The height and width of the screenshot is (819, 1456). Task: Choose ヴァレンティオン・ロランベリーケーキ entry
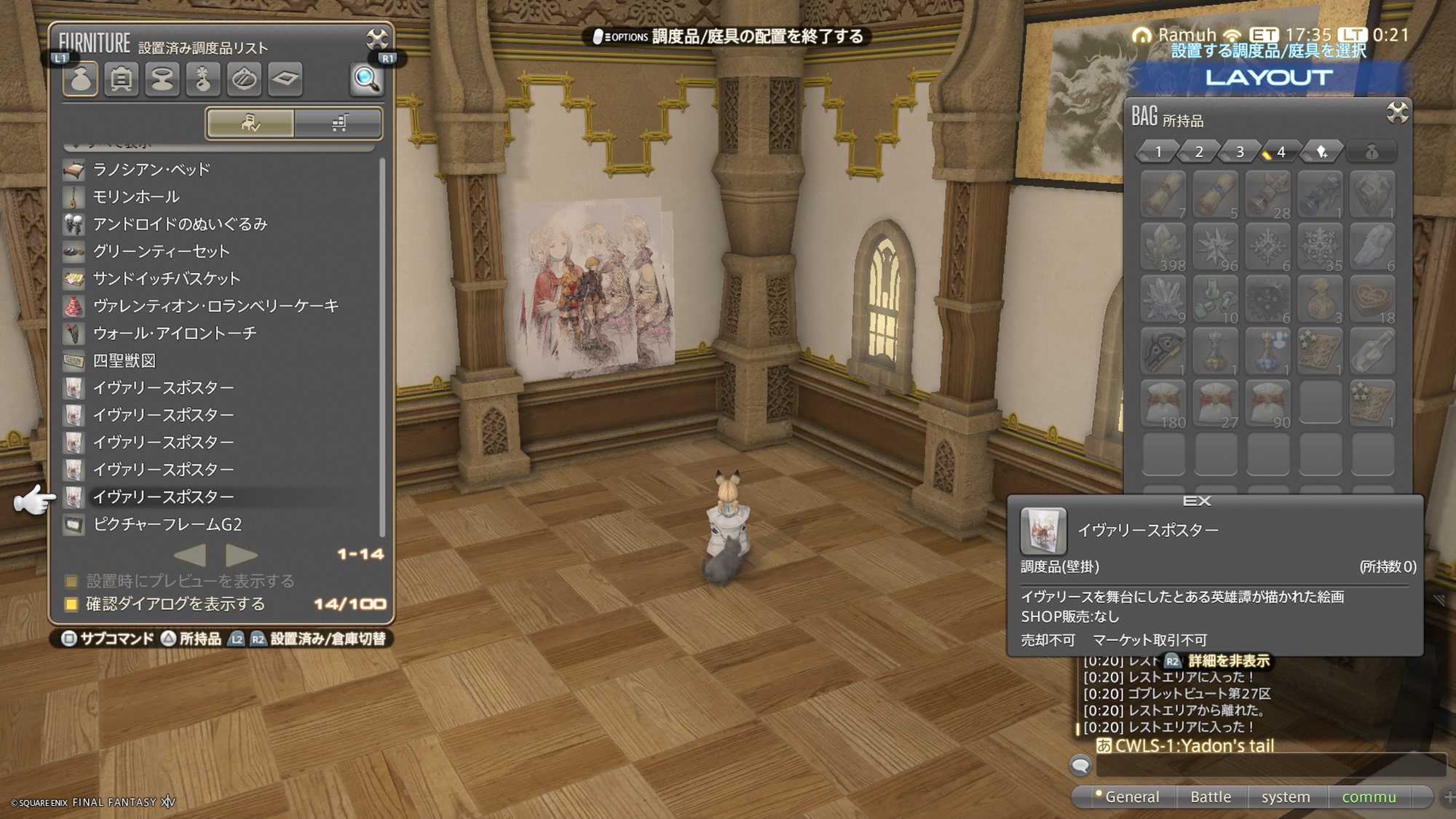click(x=215, y=306)
